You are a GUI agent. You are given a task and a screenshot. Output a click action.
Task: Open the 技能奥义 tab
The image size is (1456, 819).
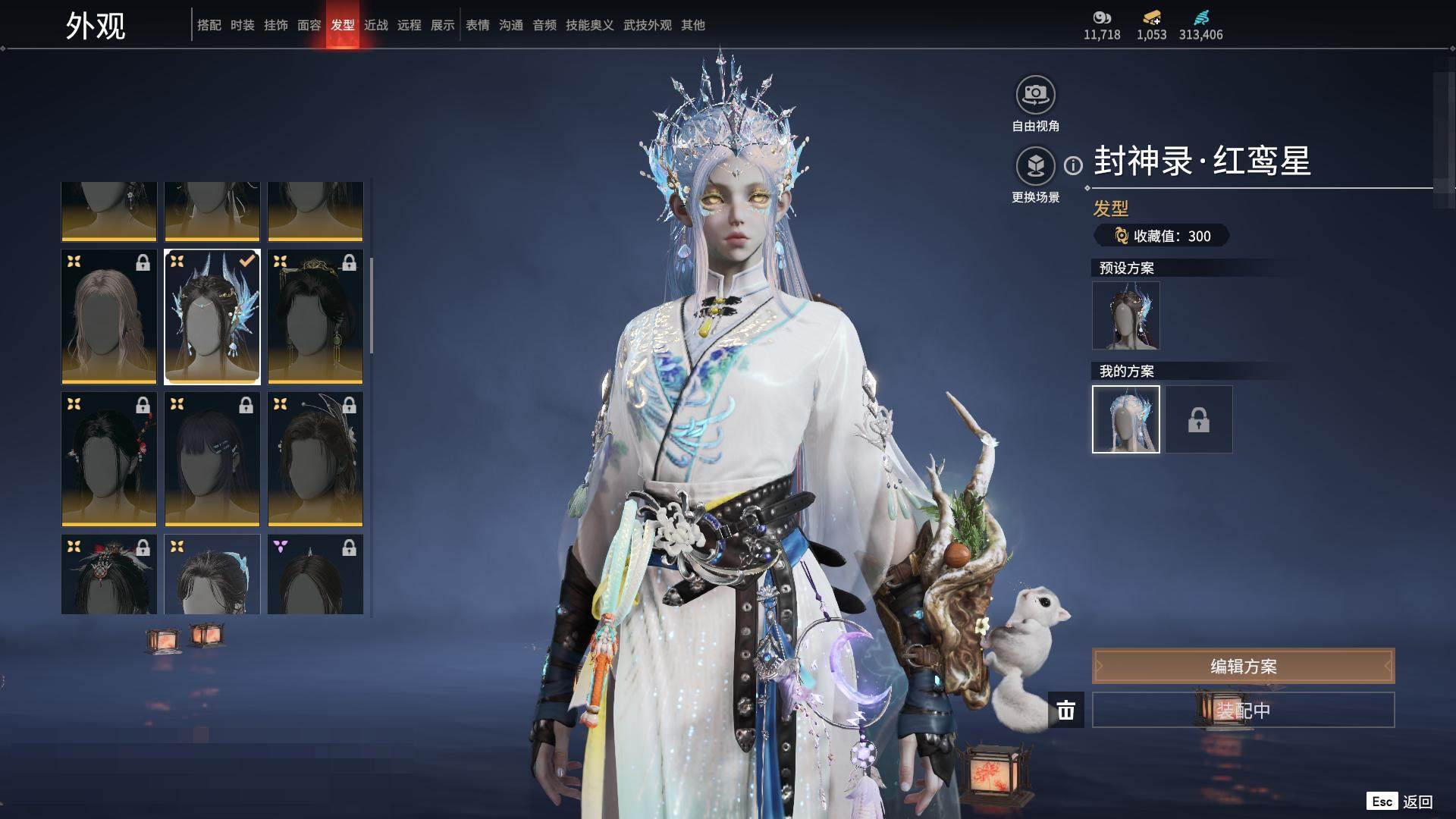pos(589,25)
